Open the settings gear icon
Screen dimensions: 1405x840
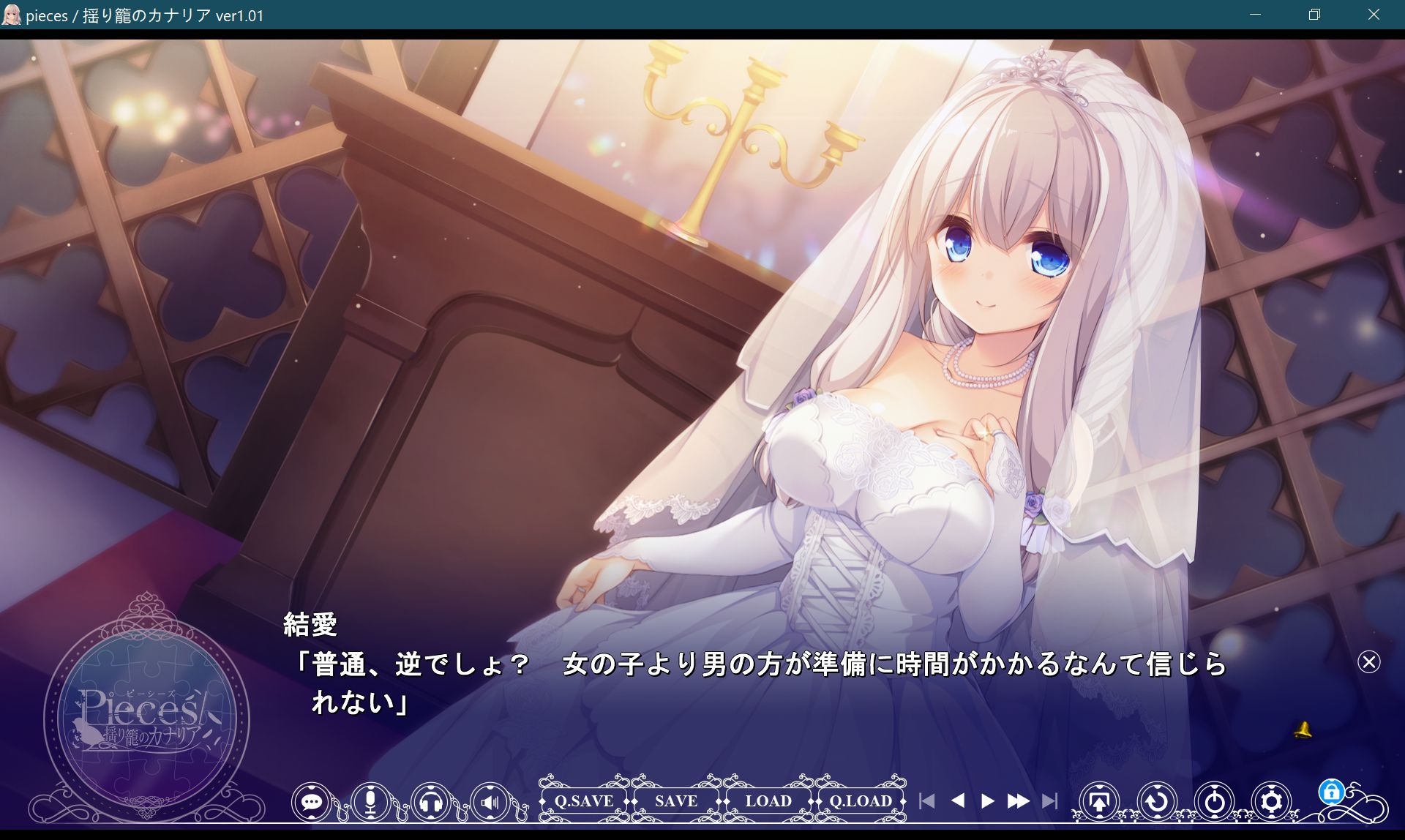click(x=1271, y=801)
